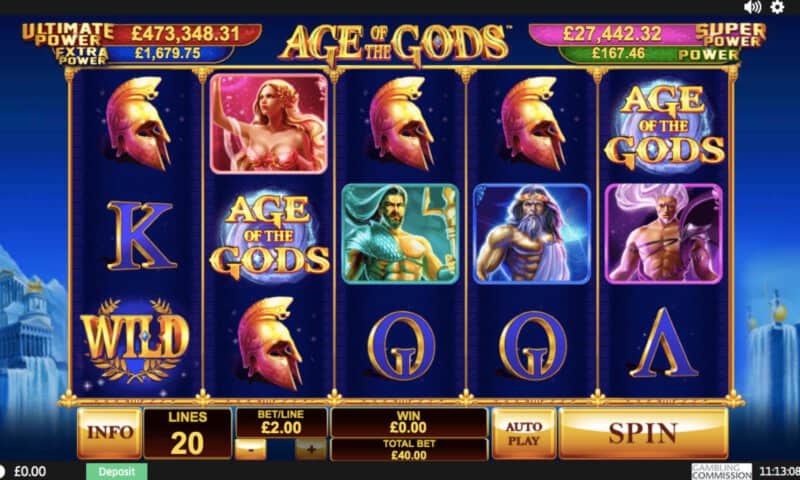Show the Info paytable
The height and width of the screenshot is (480, 800).
(108, 433)
